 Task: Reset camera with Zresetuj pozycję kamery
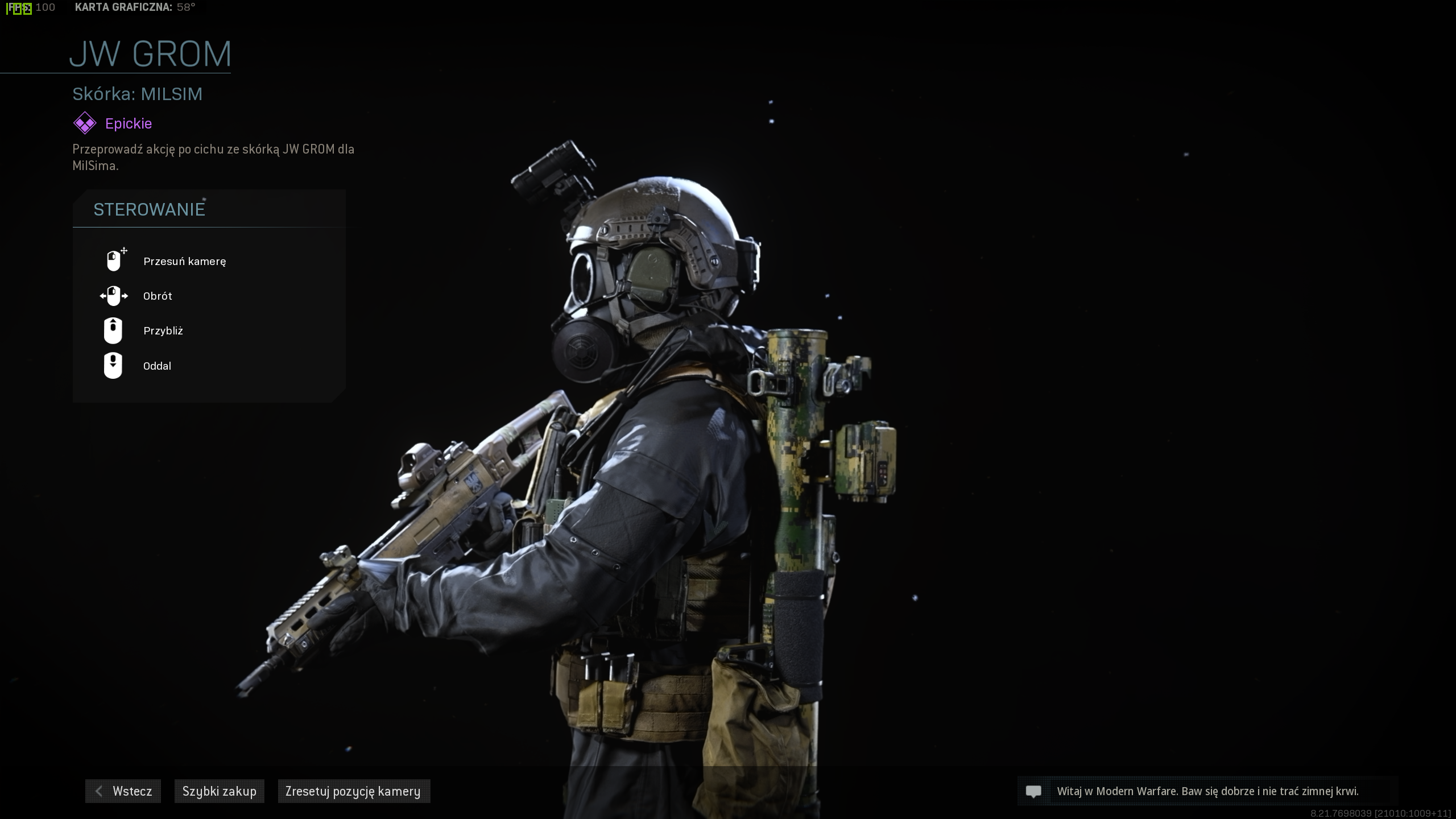(x=353, y=791)
